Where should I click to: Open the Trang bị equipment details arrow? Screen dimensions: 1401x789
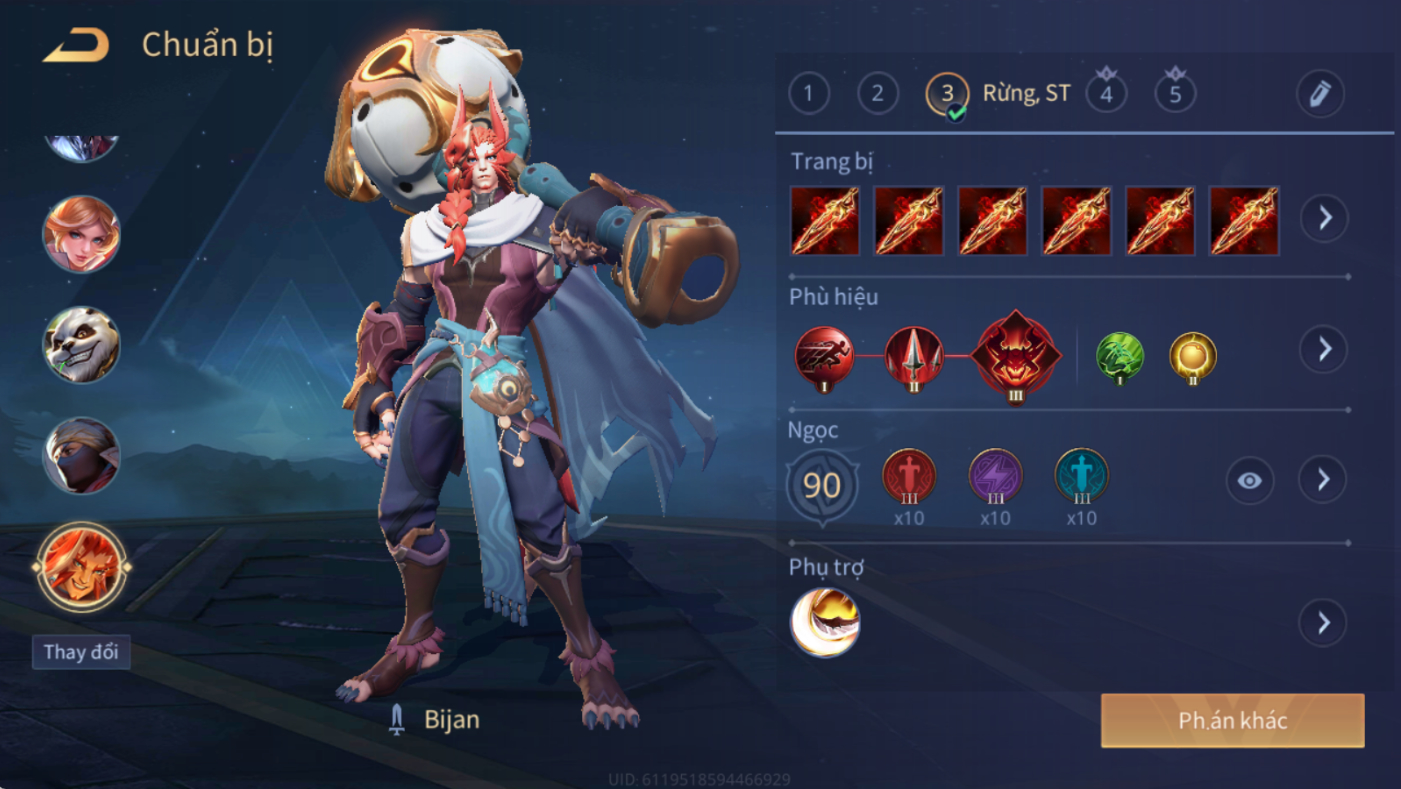1324,218
